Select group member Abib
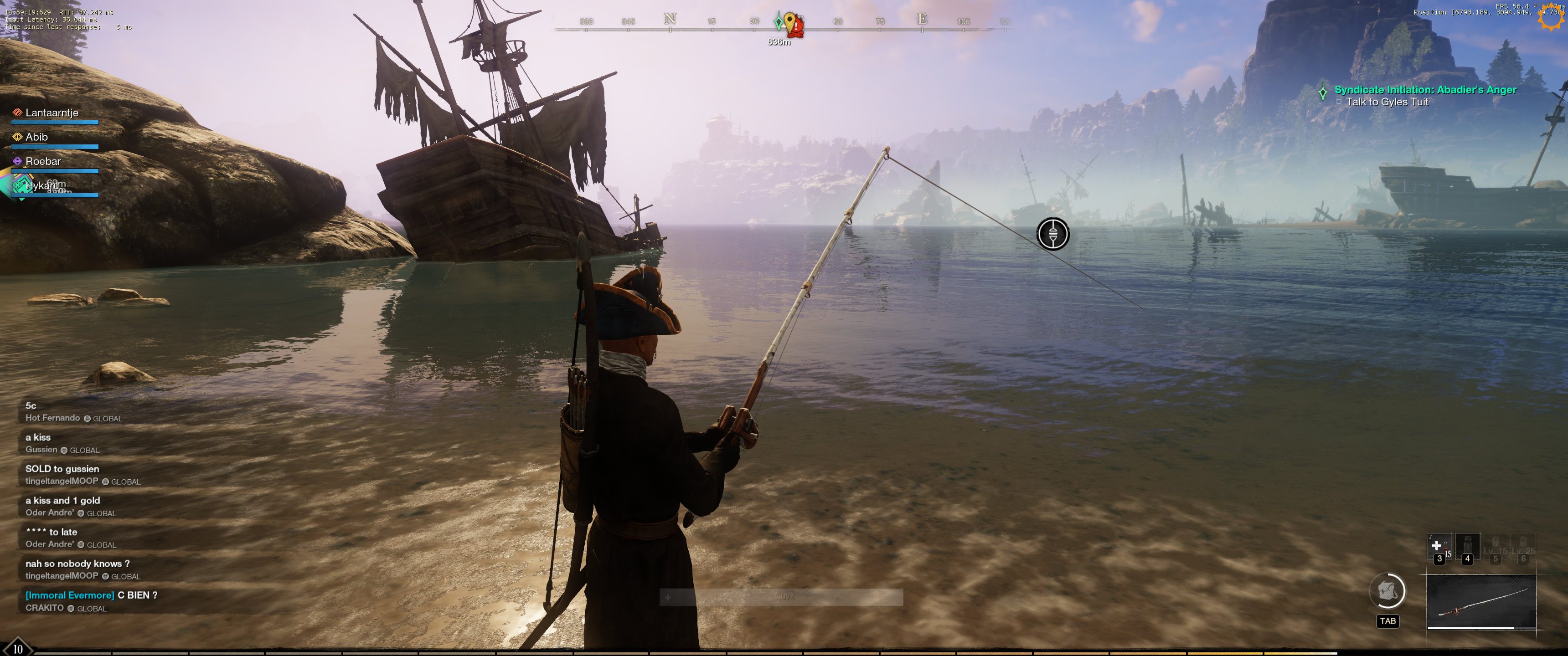This screenshot has width=1568, height=656. pos(36,138)
